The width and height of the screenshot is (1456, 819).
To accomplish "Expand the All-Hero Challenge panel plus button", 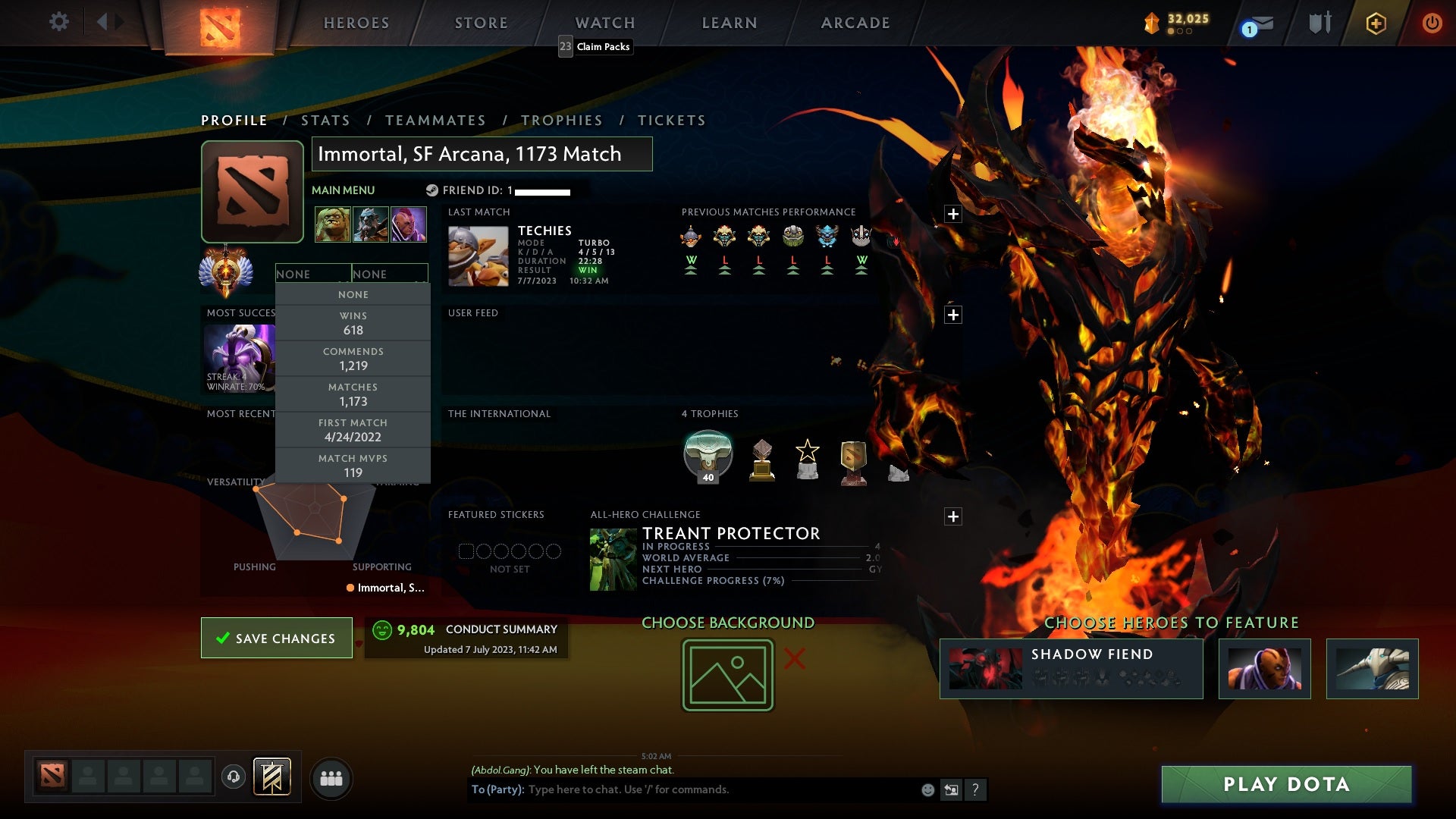I will point(953,516).
